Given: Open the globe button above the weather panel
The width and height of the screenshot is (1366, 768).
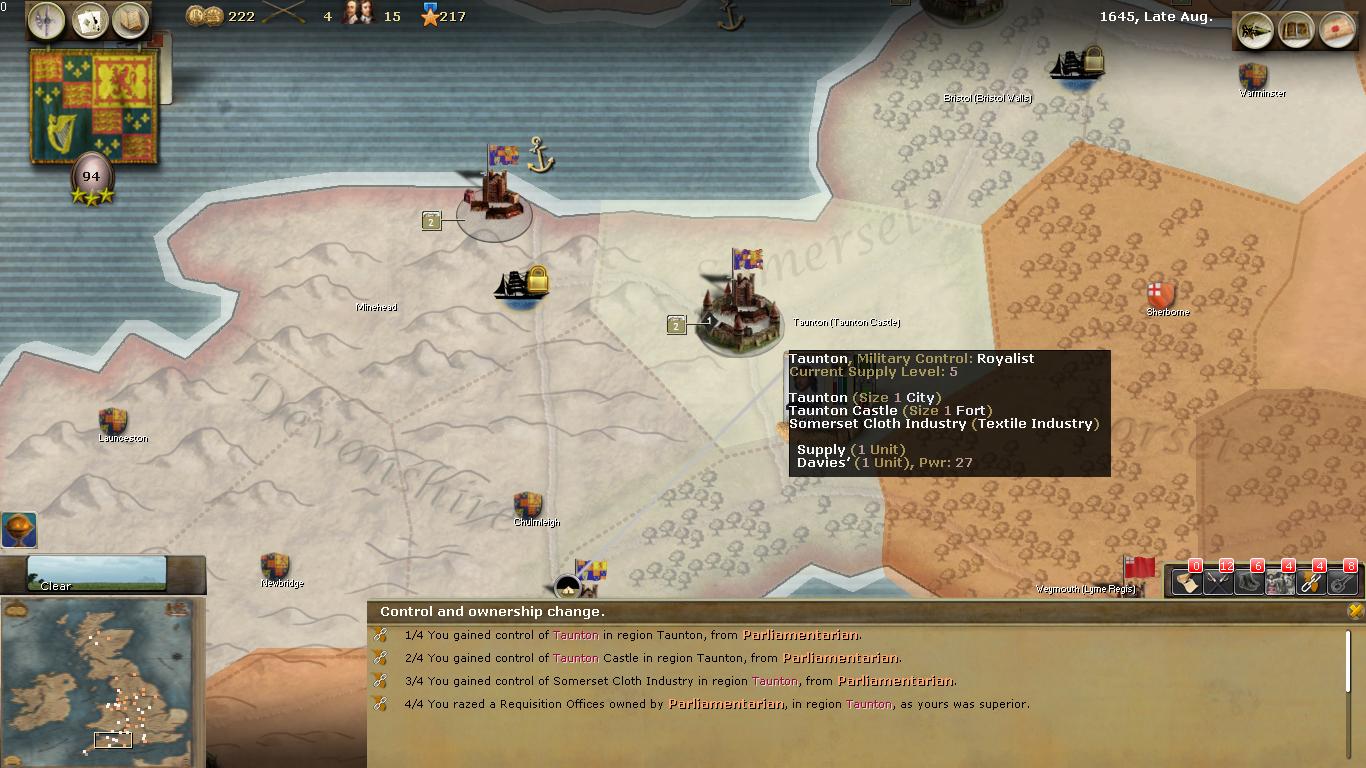Looking at the screenshot, I should pyautogui.click(x=19, y=530).
